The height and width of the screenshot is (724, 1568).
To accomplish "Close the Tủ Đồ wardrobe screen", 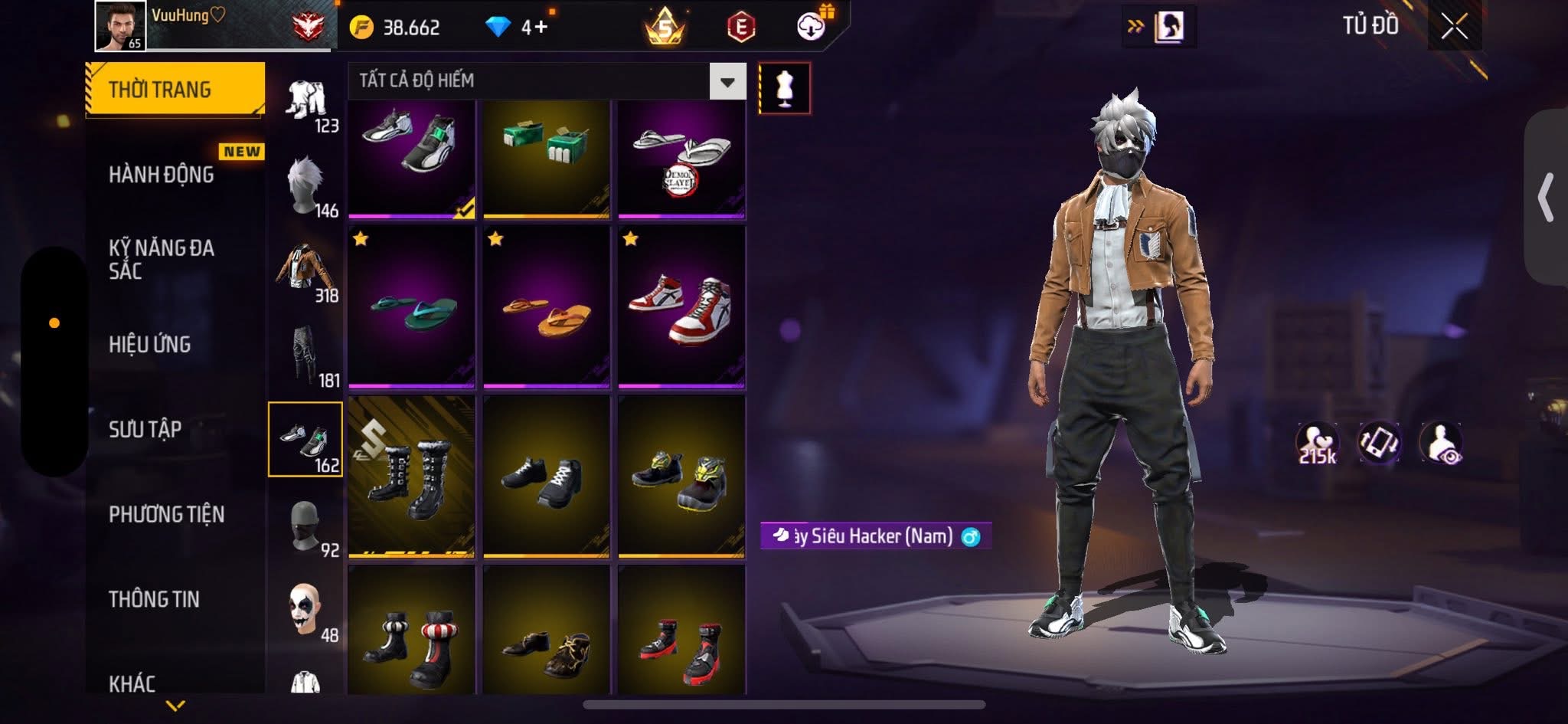I will coord(1454,27).
